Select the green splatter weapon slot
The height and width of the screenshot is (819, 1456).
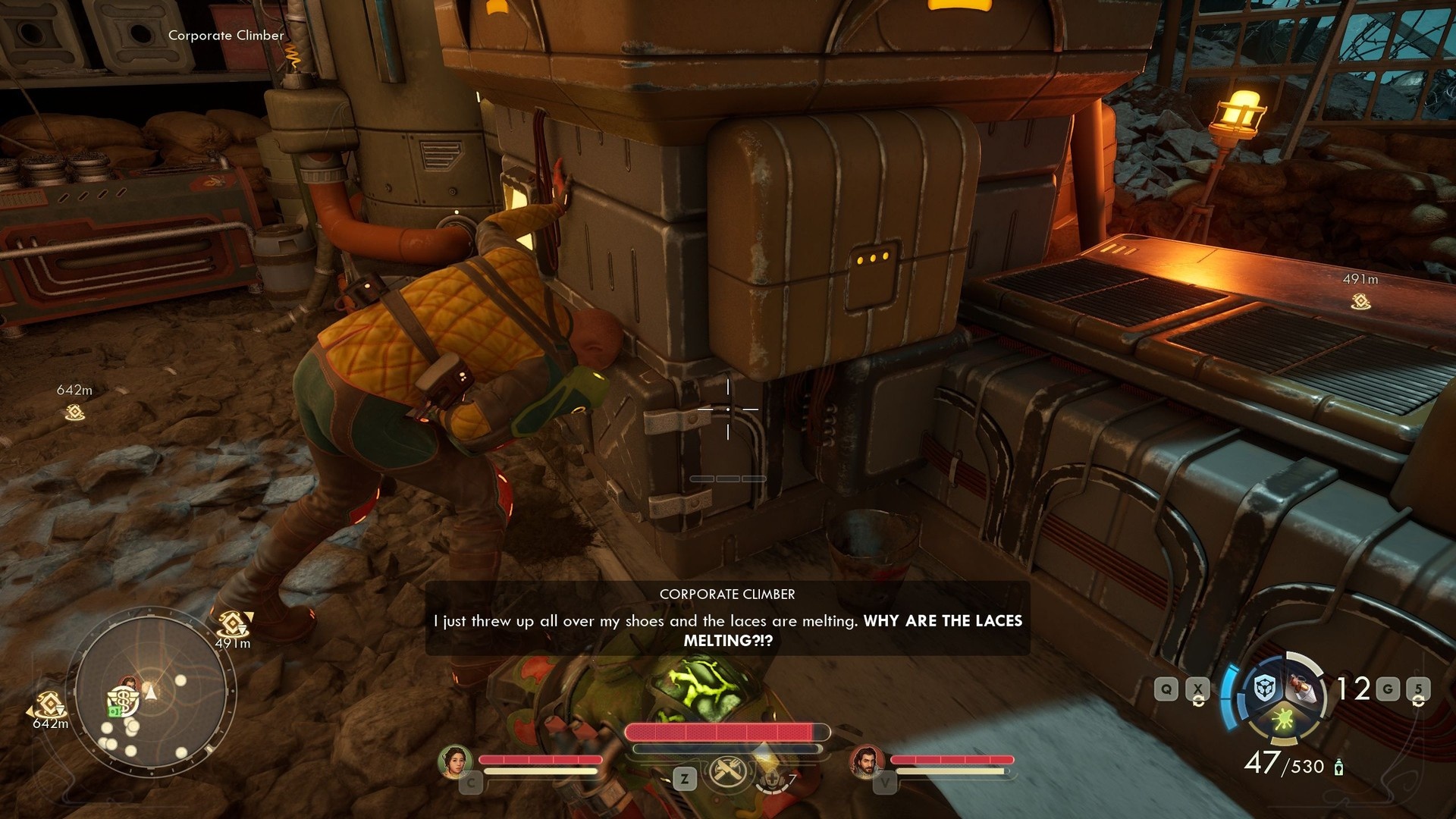[1283, 719]
